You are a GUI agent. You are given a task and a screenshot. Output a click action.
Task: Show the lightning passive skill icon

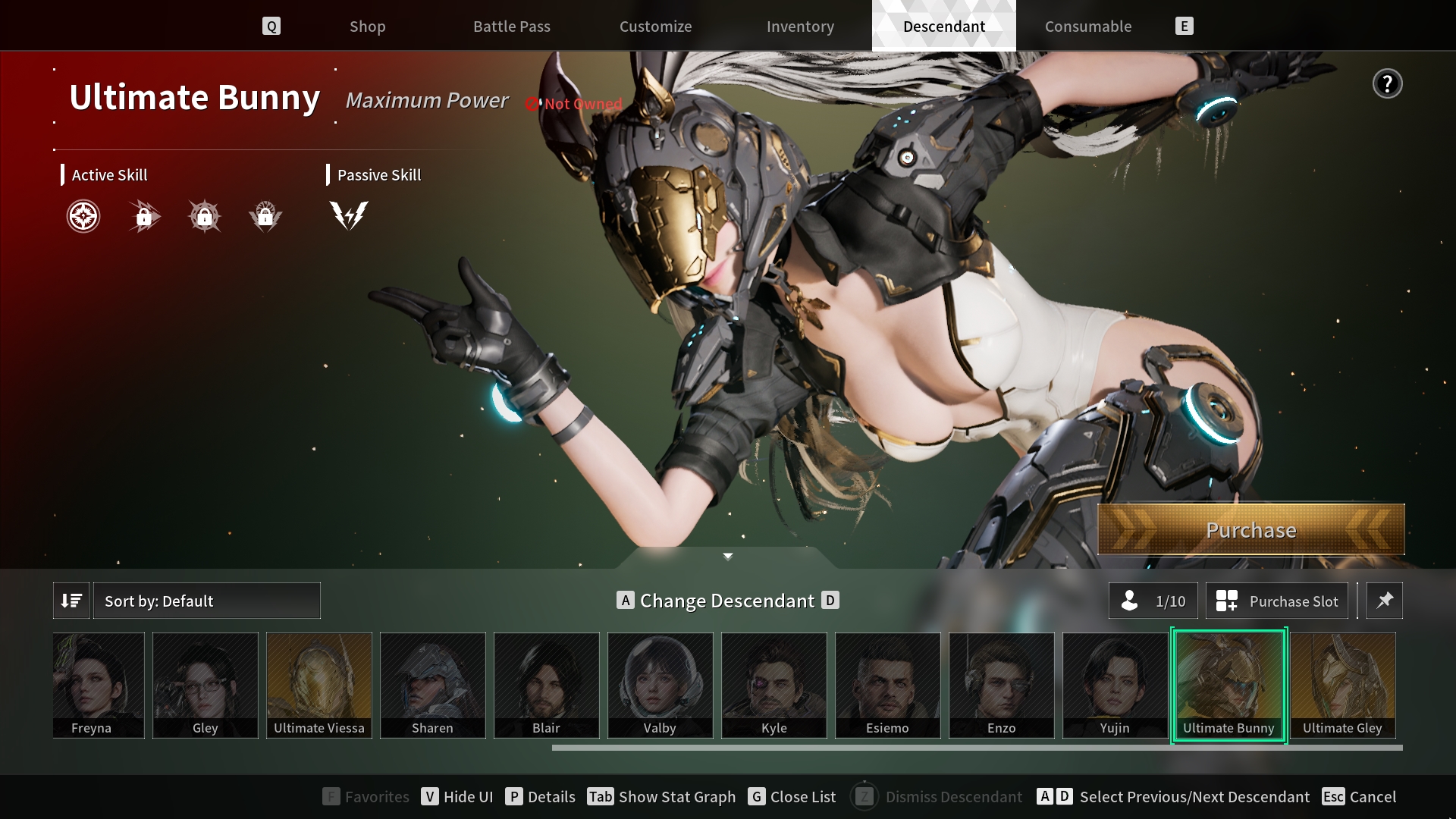(x=349, y=215)
